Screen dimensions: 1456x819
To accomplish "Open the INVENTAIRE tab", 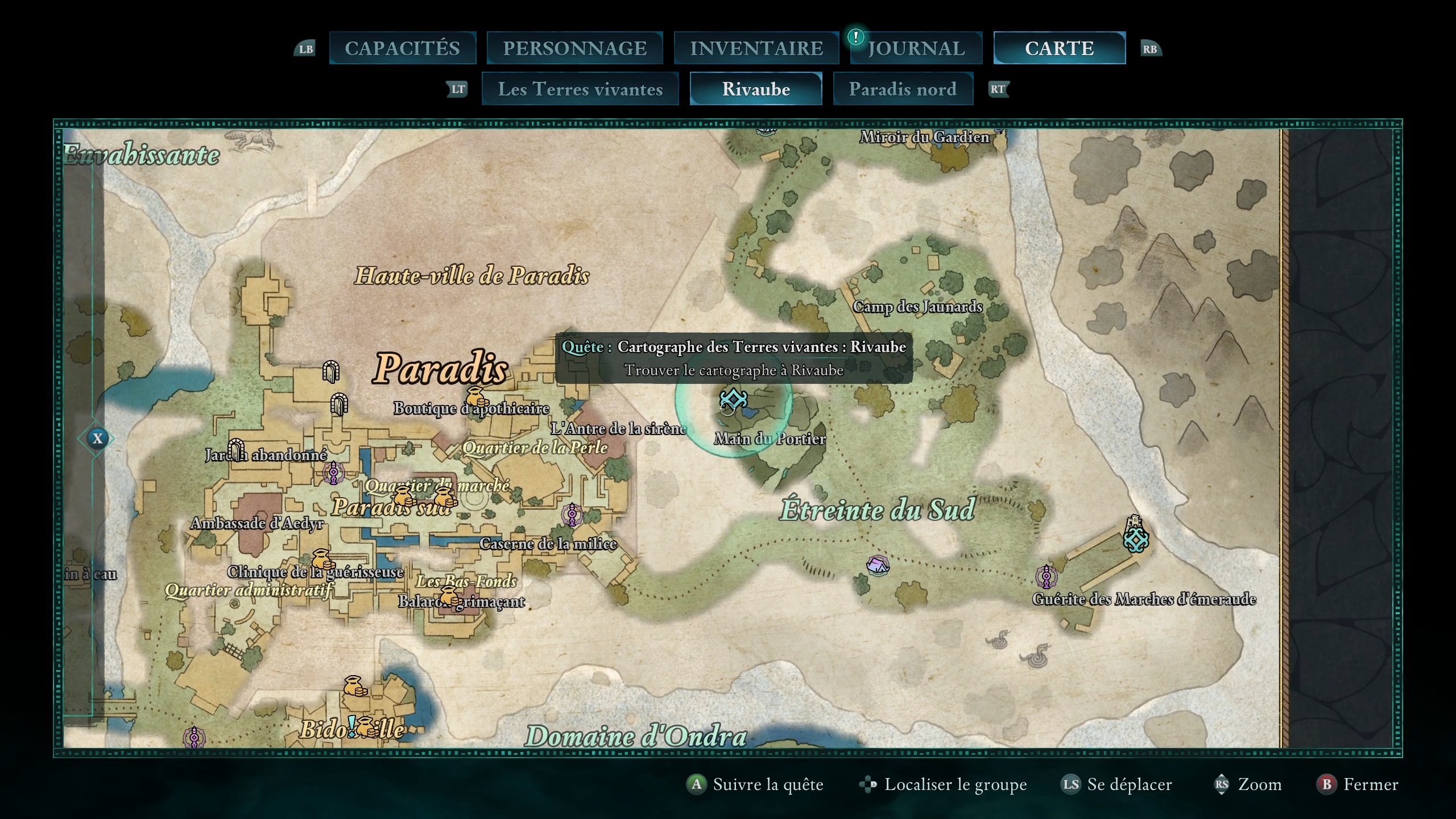I will [x=756, y=48].
